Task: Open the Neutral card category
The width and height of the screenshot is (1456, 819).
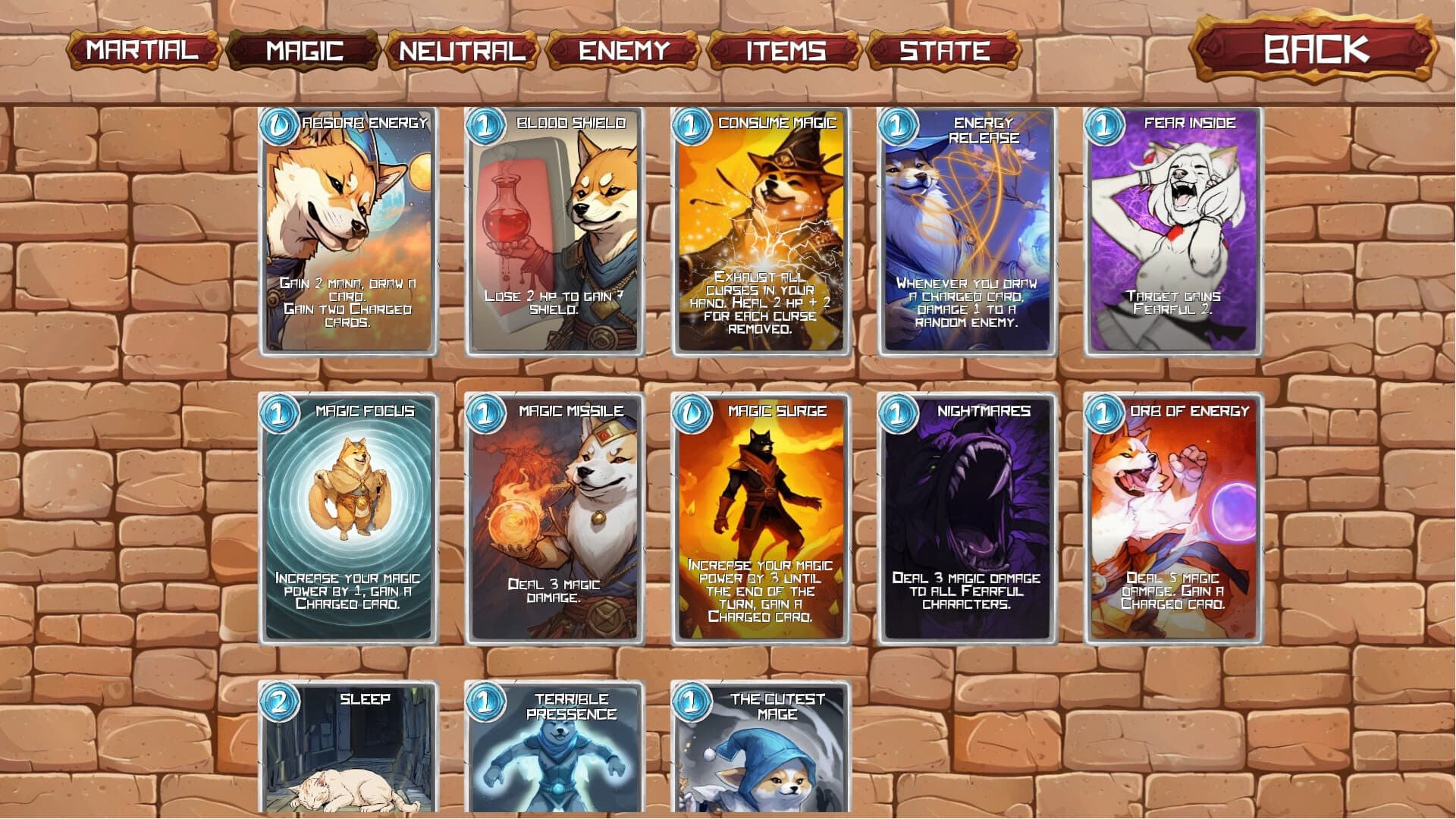Action: pyautogui.click(x=460, y=52)
